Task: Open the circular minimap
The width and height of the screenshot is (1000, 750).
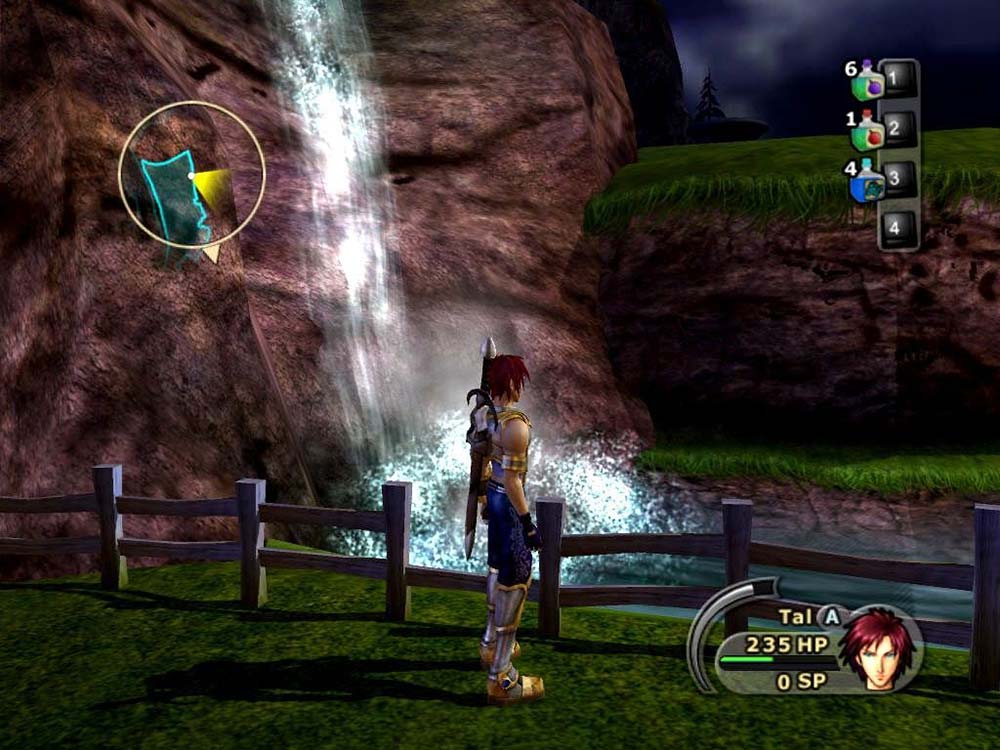Action: coord(191,174)
